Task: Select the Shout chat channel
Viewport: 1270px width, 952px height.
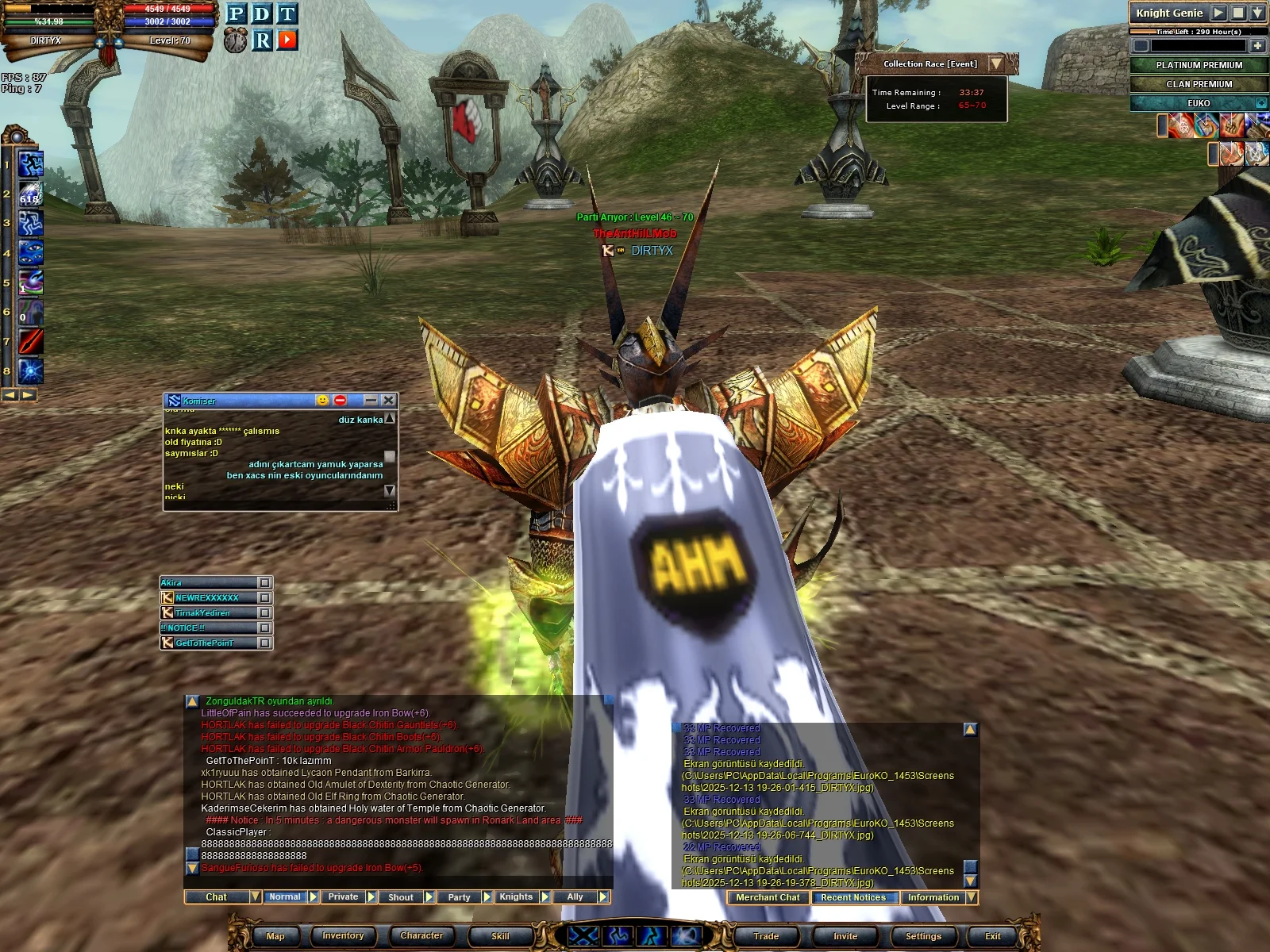Action: [401, 897]
